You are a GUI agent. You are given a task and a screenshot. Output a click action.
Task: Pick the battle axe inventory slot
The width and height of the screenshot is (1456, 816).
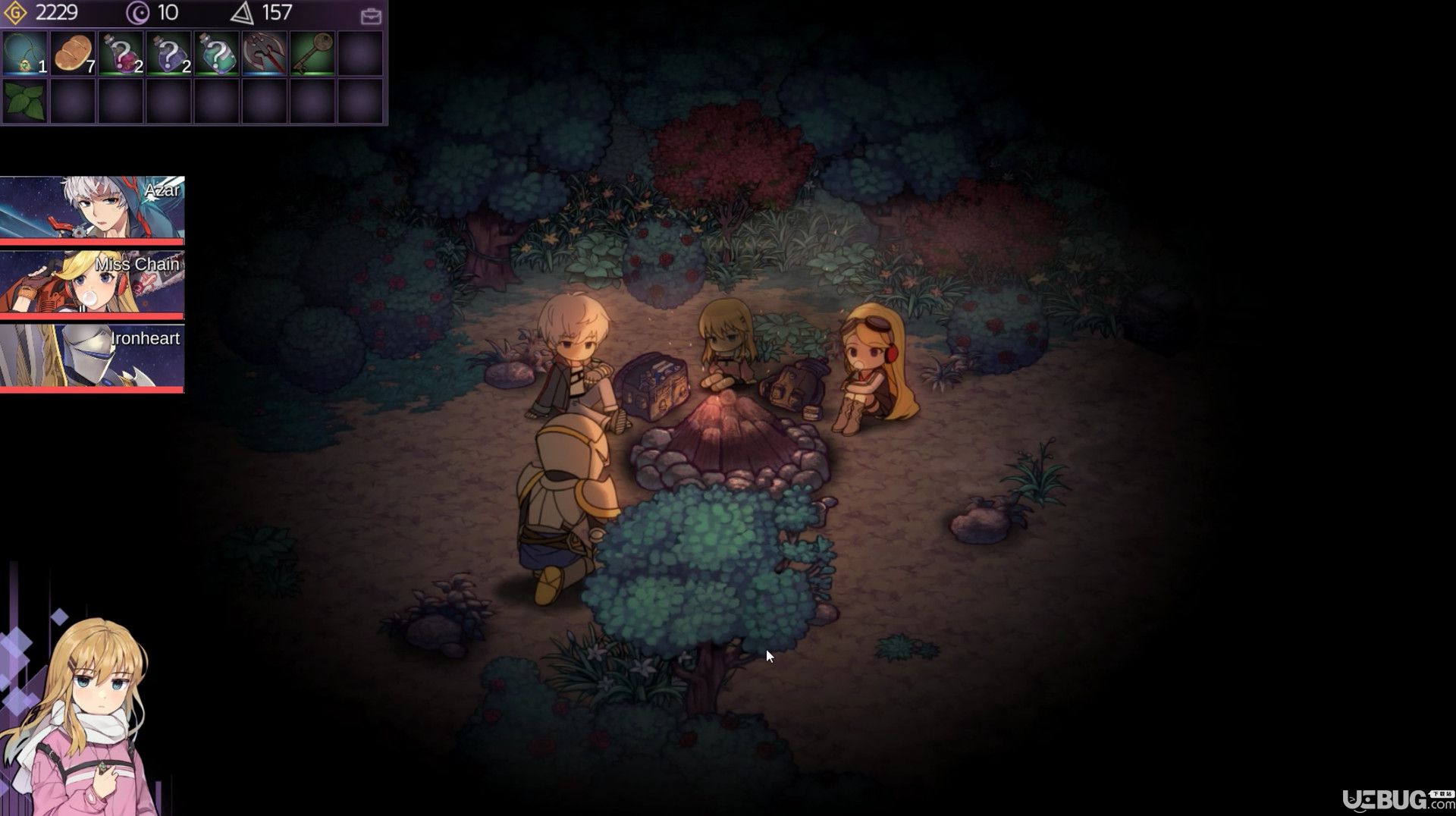pyautogui.click(x=265, y=53)
